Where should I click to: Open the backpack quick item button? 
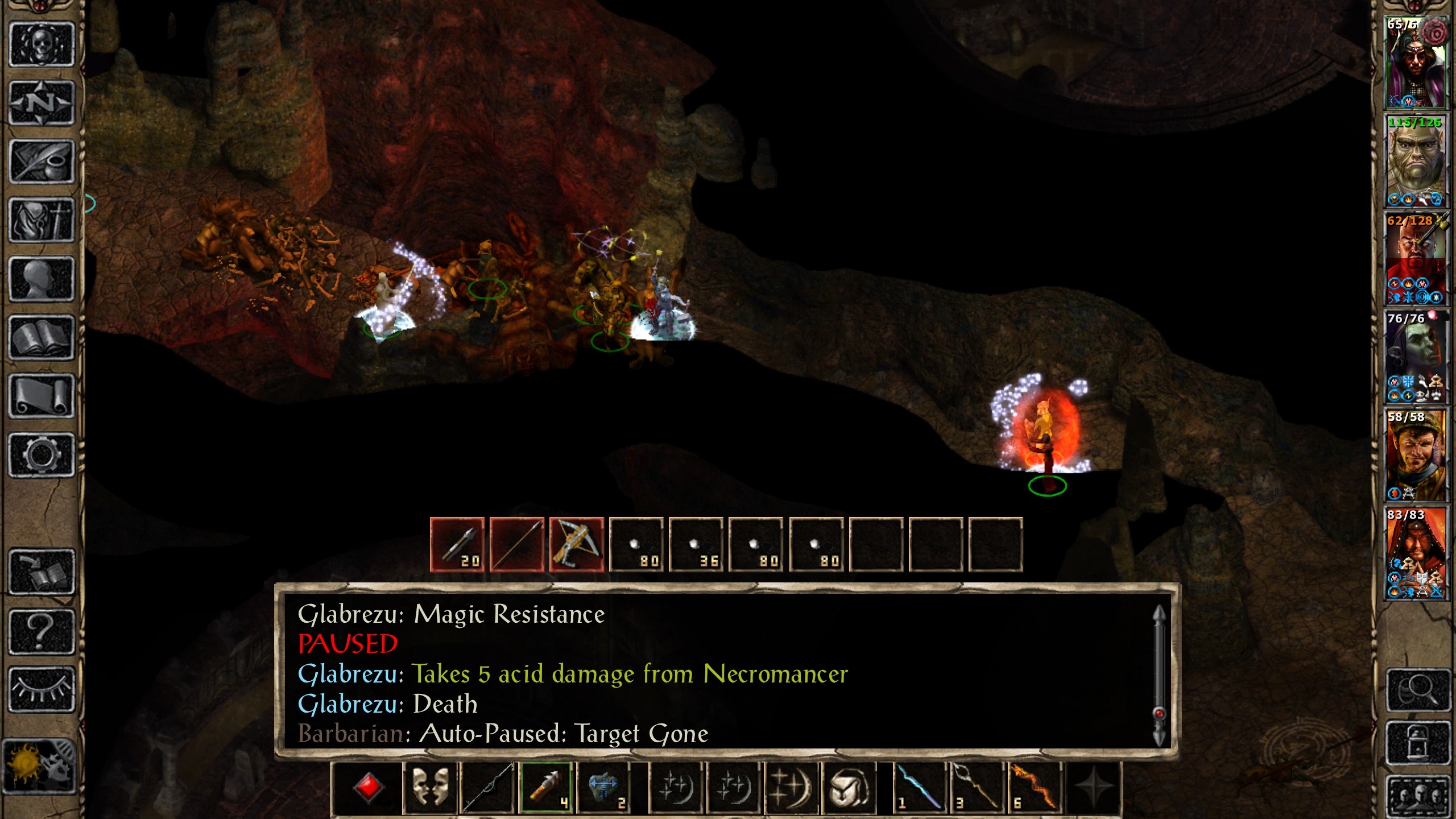[x=849, y=788]
